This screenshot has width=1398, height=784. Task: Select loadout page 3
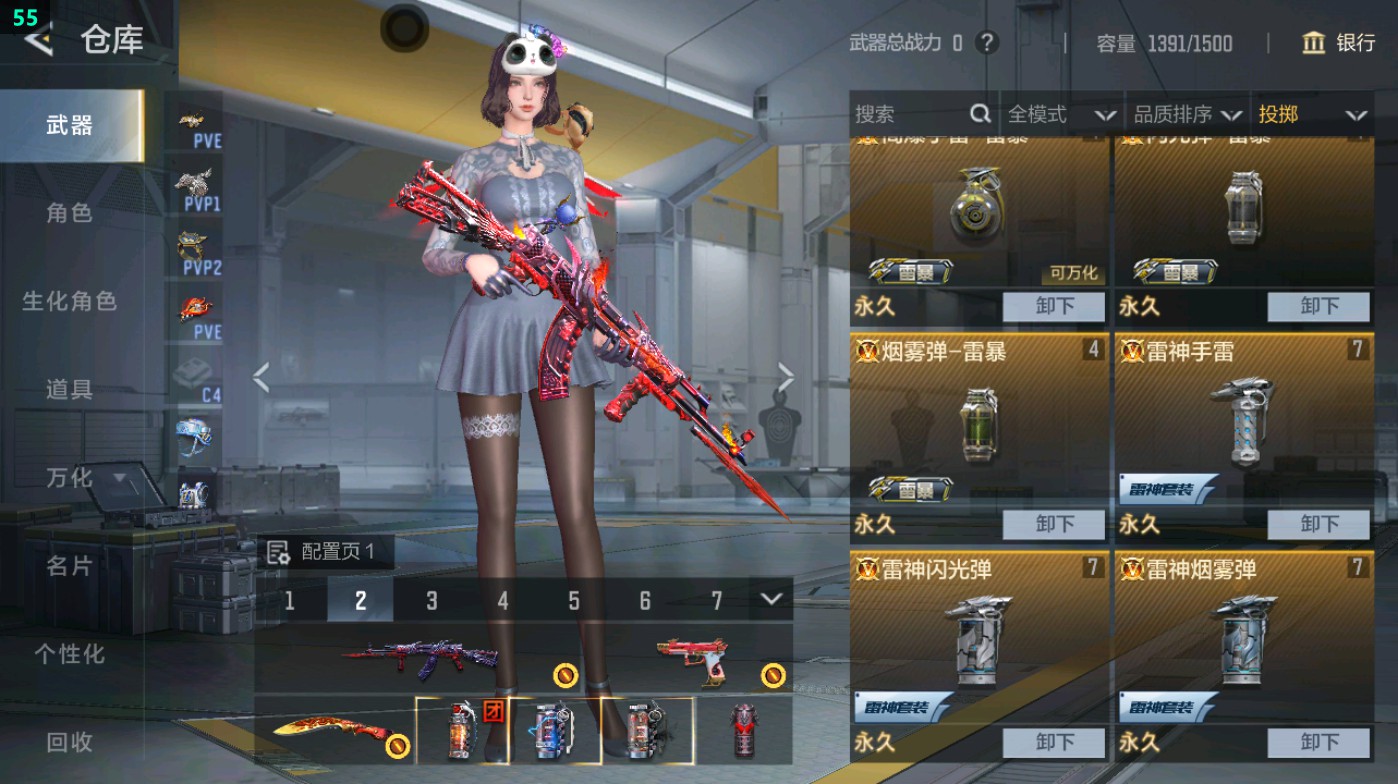tap(432, 600)
